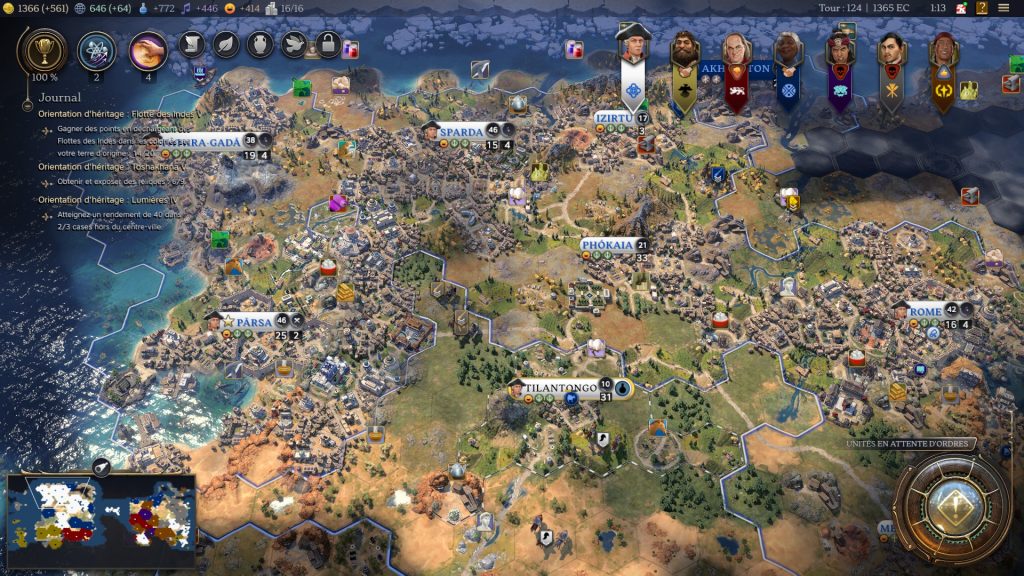This screenshot has height=576, width=1024.
Task: Open the padlock unlocks button
Action: tap(327, 44)
